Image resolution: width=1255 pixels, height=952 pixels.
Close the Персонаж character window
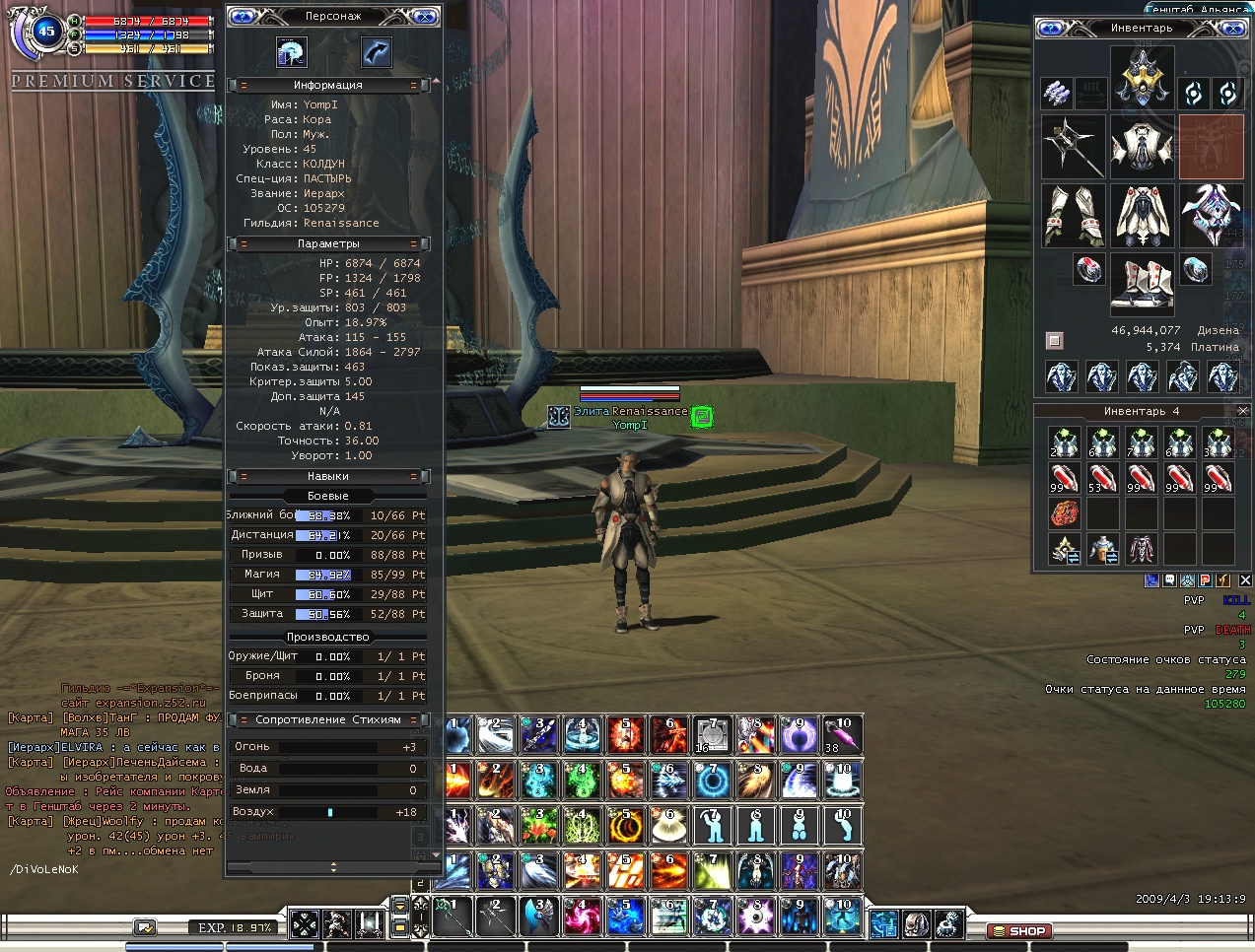[x=423, y=17]
